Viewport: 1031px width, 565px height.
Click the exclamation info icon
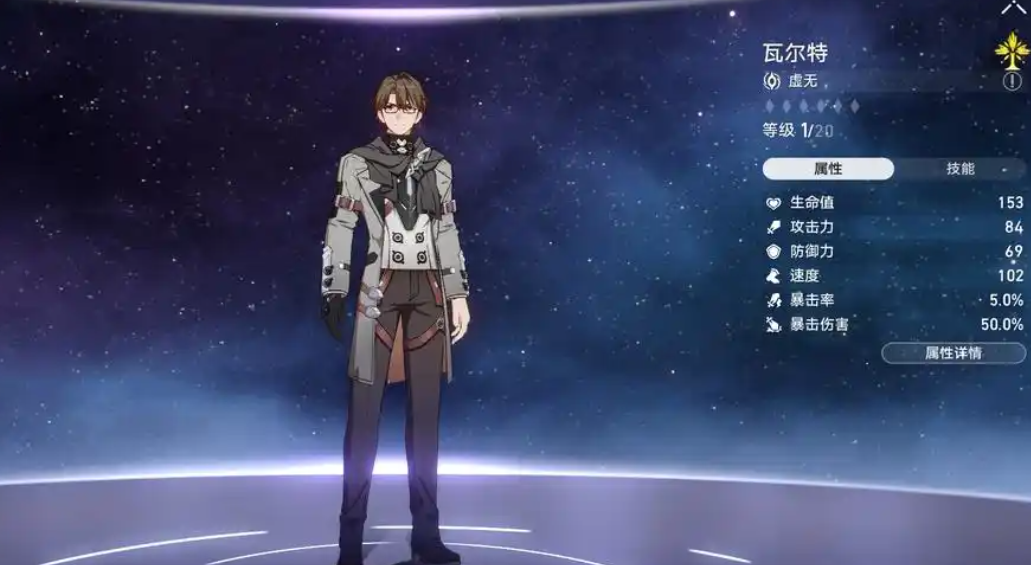pos(1012,81)
